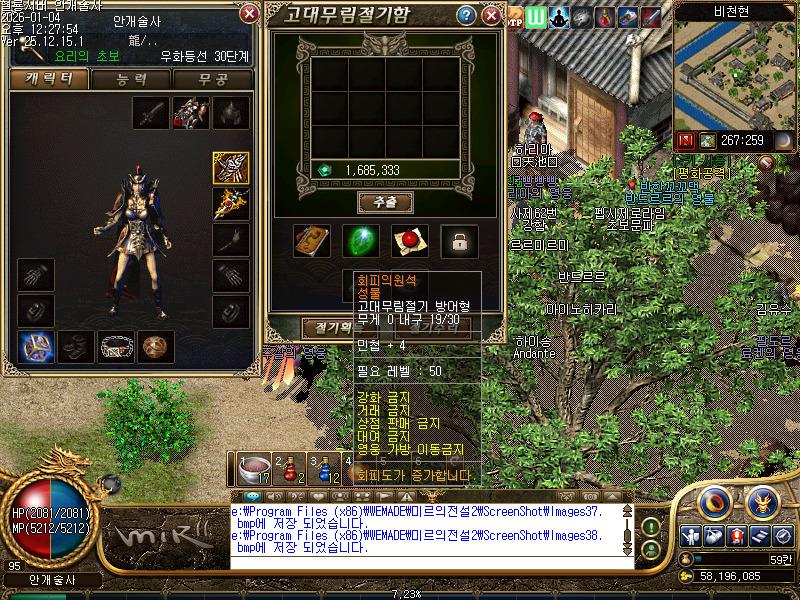
Task: Select the highlighted armor equipment slot
Action: 231,168
